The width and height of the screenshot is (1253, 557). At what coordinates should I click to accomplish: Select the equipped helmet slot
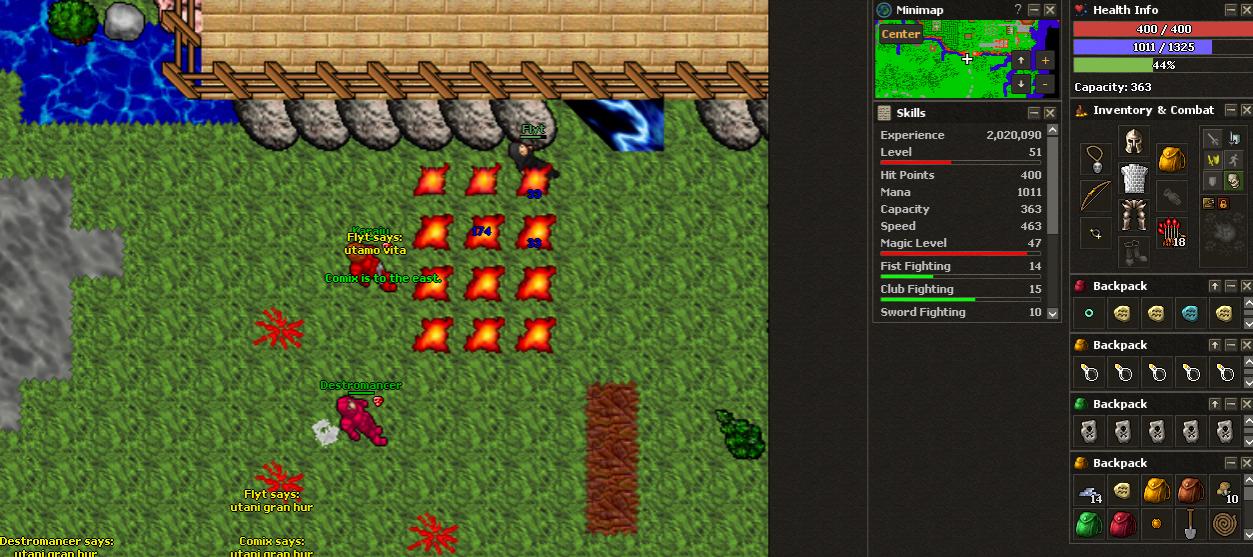1133,141
